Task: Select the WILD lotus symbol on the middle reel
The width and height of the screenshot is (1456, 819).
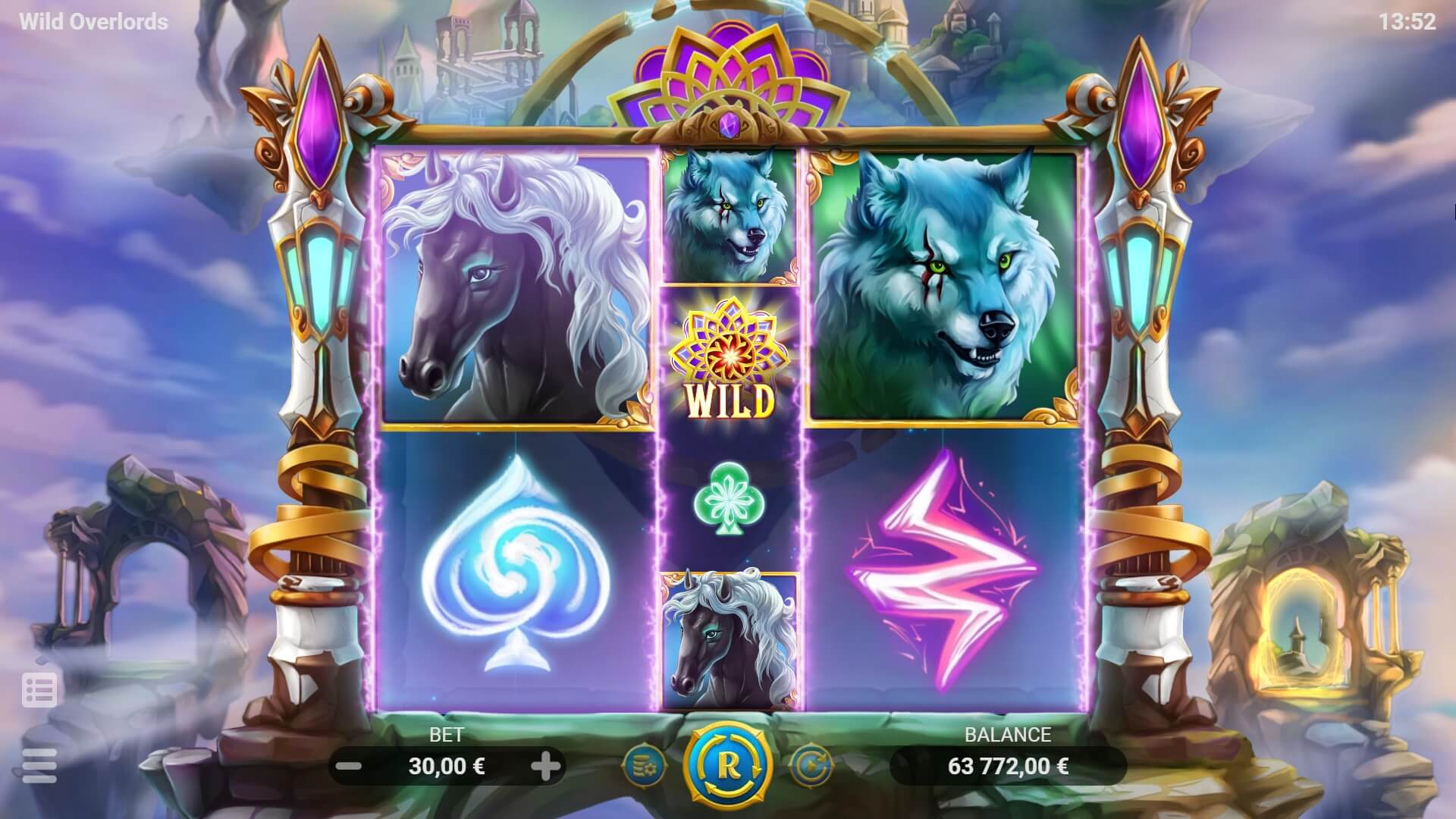Action: coord(726,356)
